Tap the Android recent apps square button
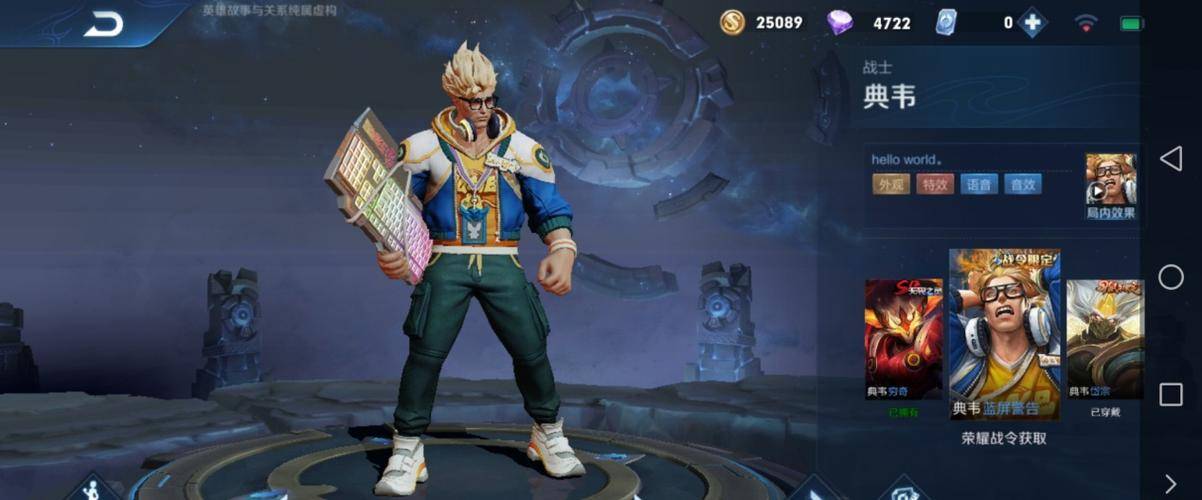This screenshot has width=1202, height=500. pyautogui.click(x=1170, y=394)
